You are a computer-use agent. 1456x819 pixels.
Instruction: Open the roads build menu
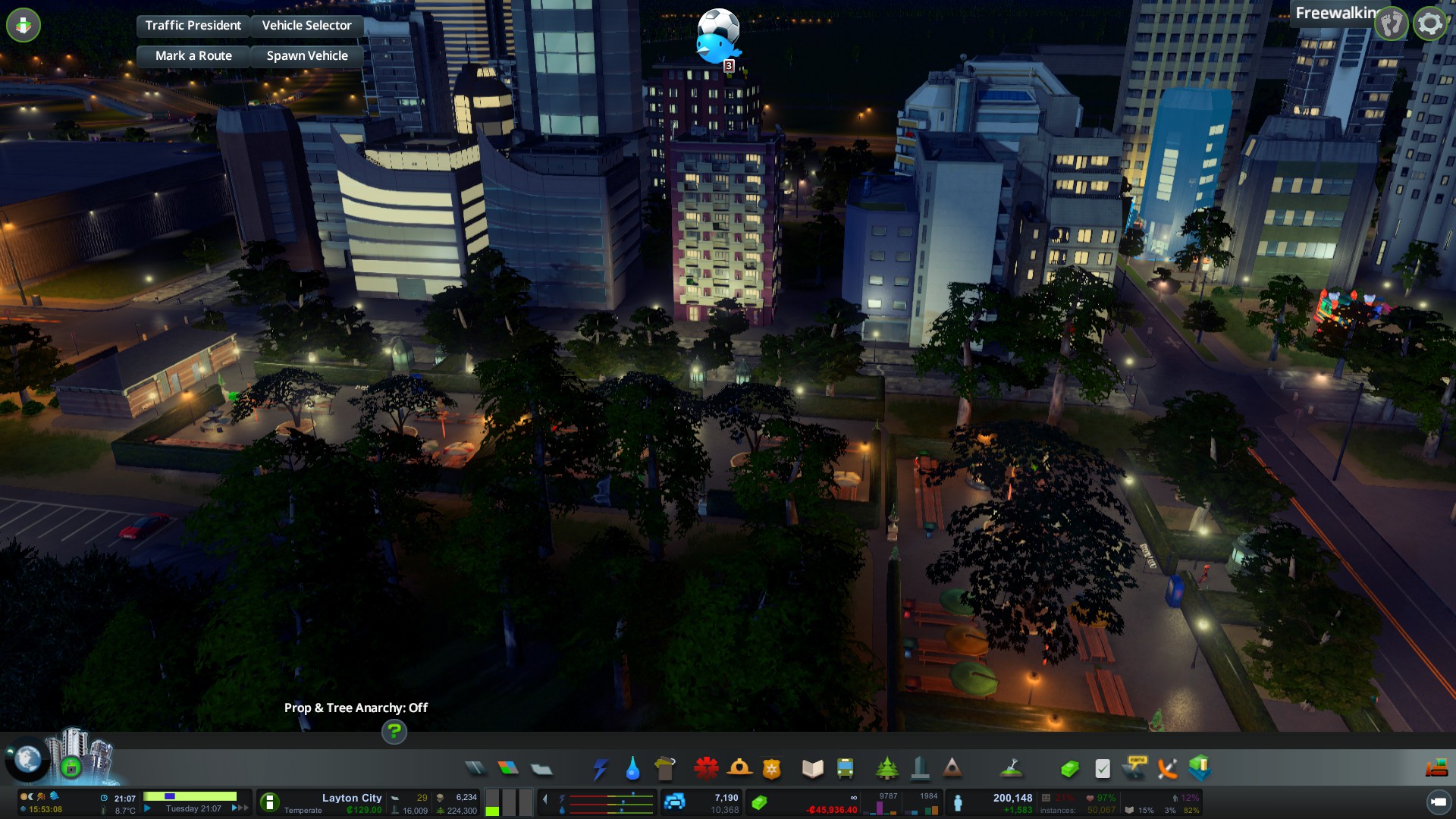click(475, 769)
